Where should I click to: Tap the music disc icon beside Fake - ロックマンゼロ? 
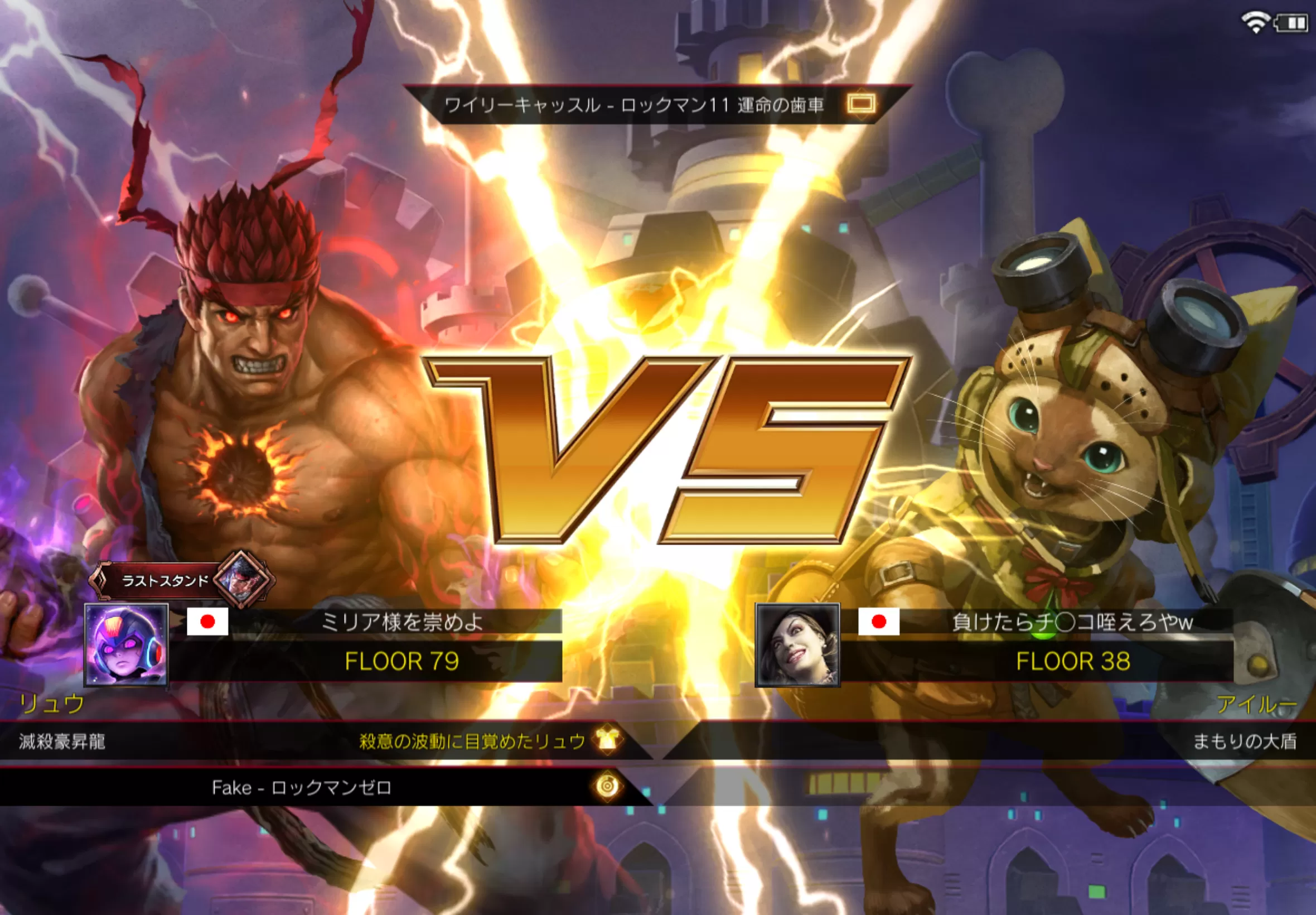coord(608,786)
